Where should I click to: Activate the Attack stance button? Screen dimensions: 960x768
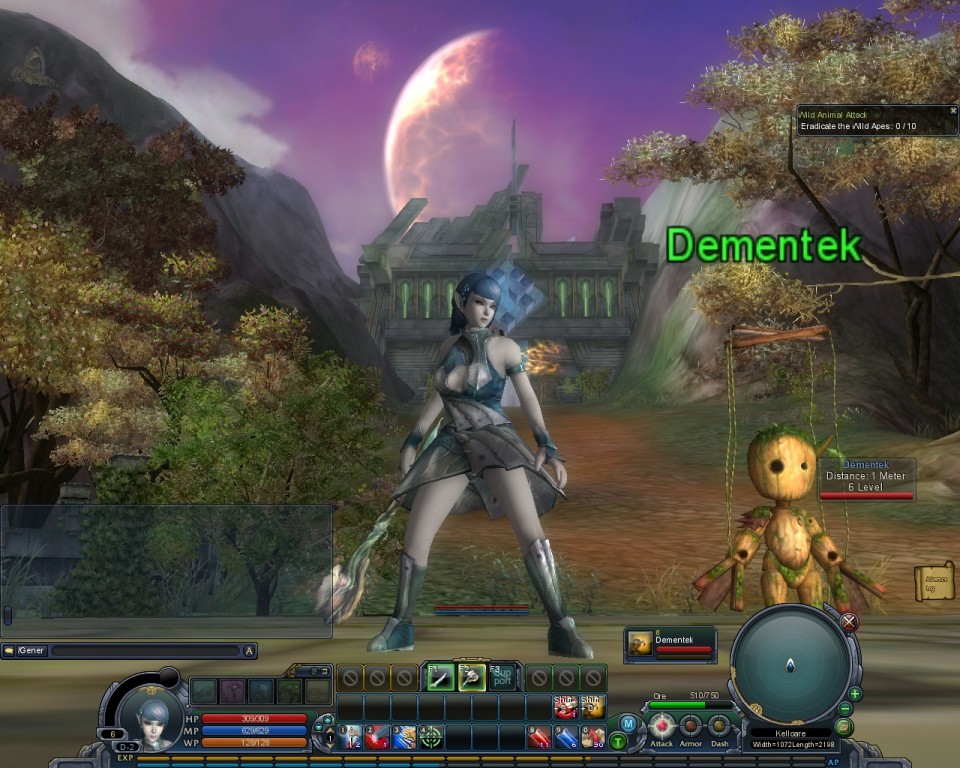662,726
